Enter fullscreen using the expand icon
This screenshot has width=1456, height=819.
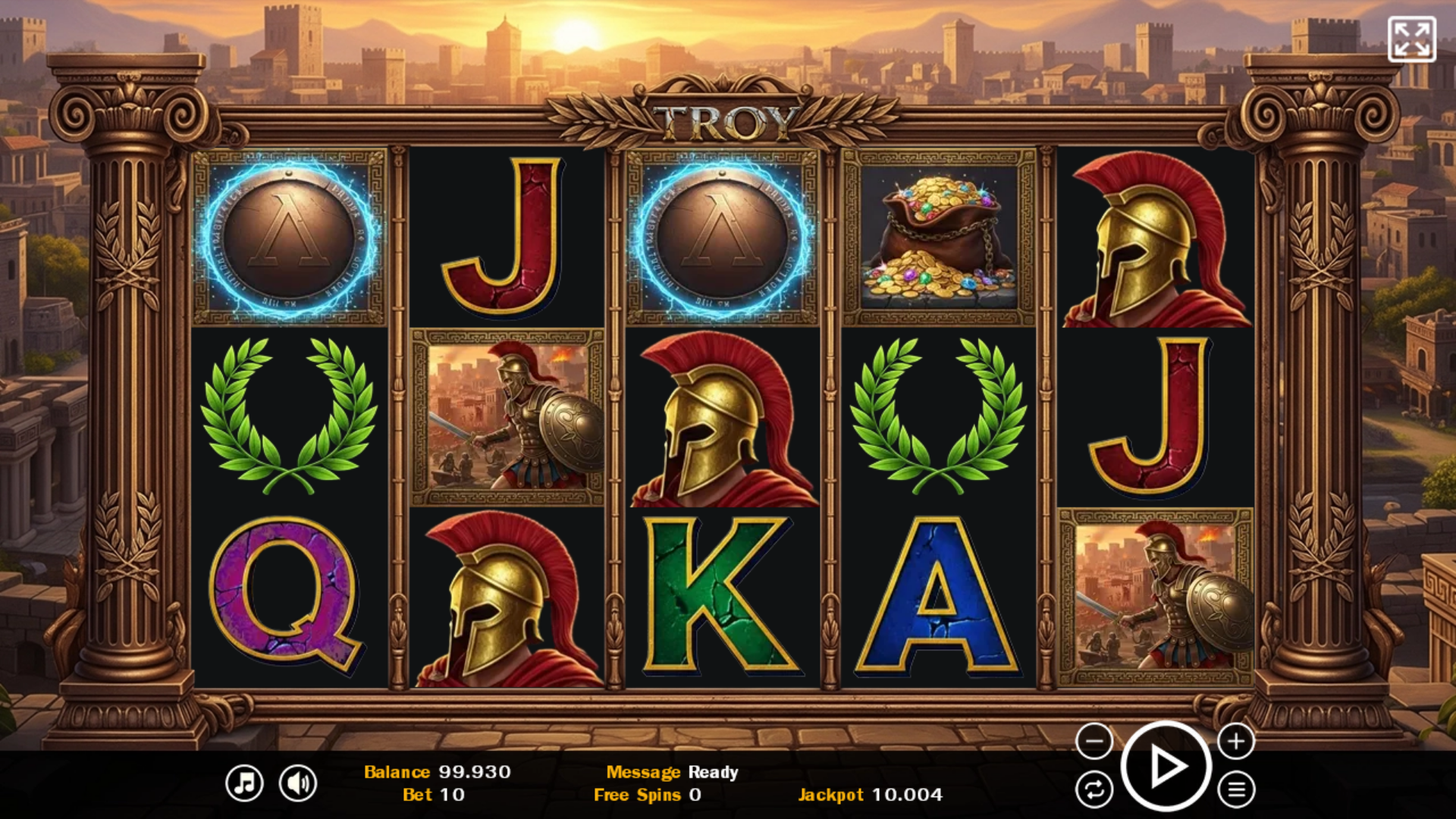tap(1411, 39)
